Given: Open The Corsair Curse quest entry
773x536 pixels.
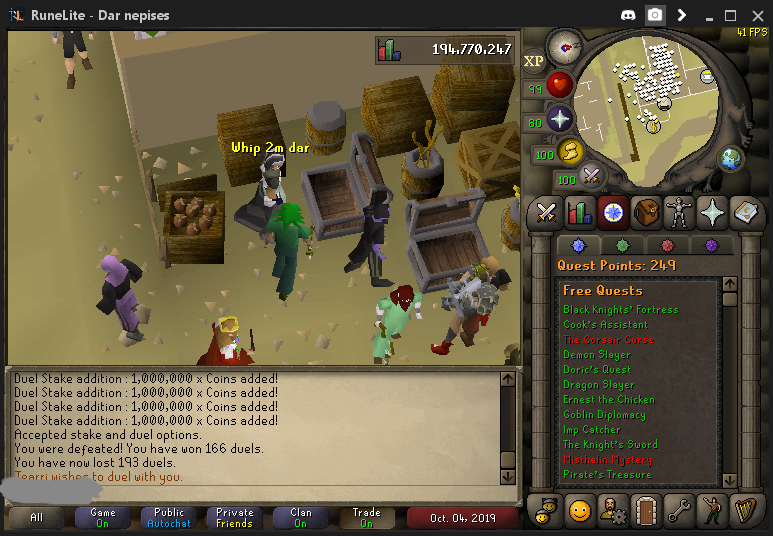Looking at the screenshot, I should [x=607, y=340].
